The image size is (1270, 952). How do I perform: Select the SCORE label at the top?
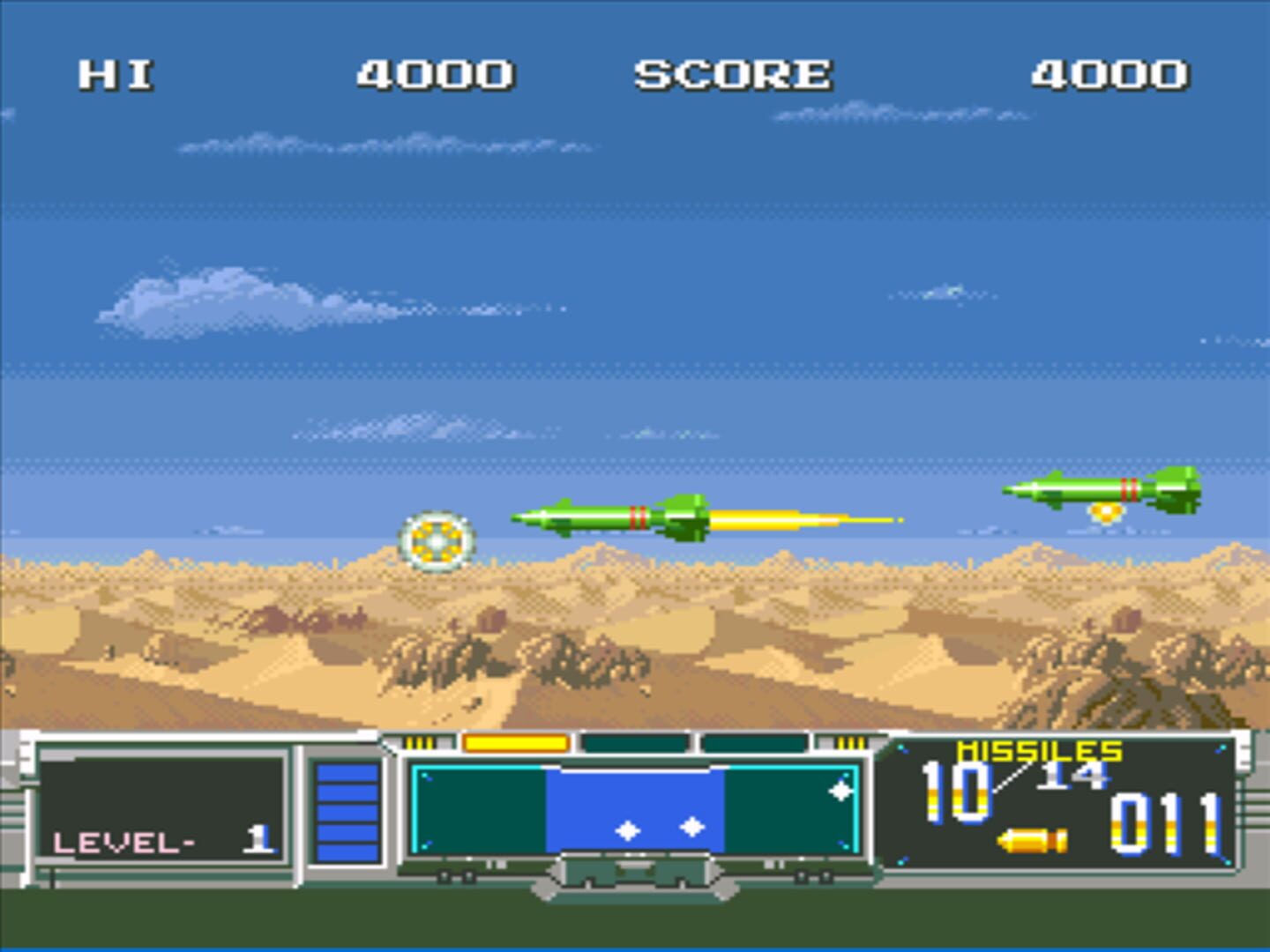(735, 75)
